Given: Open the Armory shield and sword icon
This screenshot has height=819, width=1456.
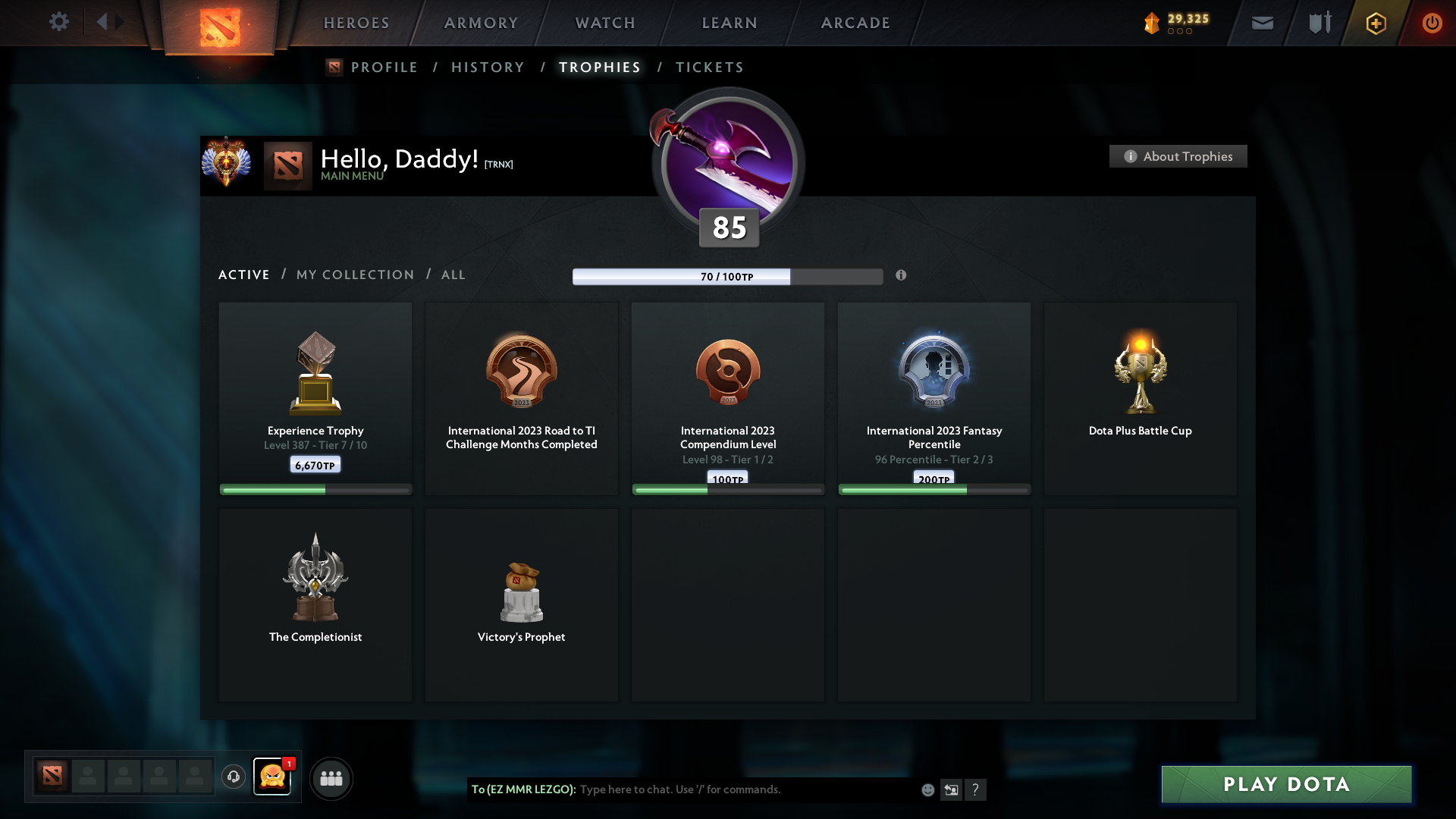Looking at the screenshot, I should (1319, 23).
